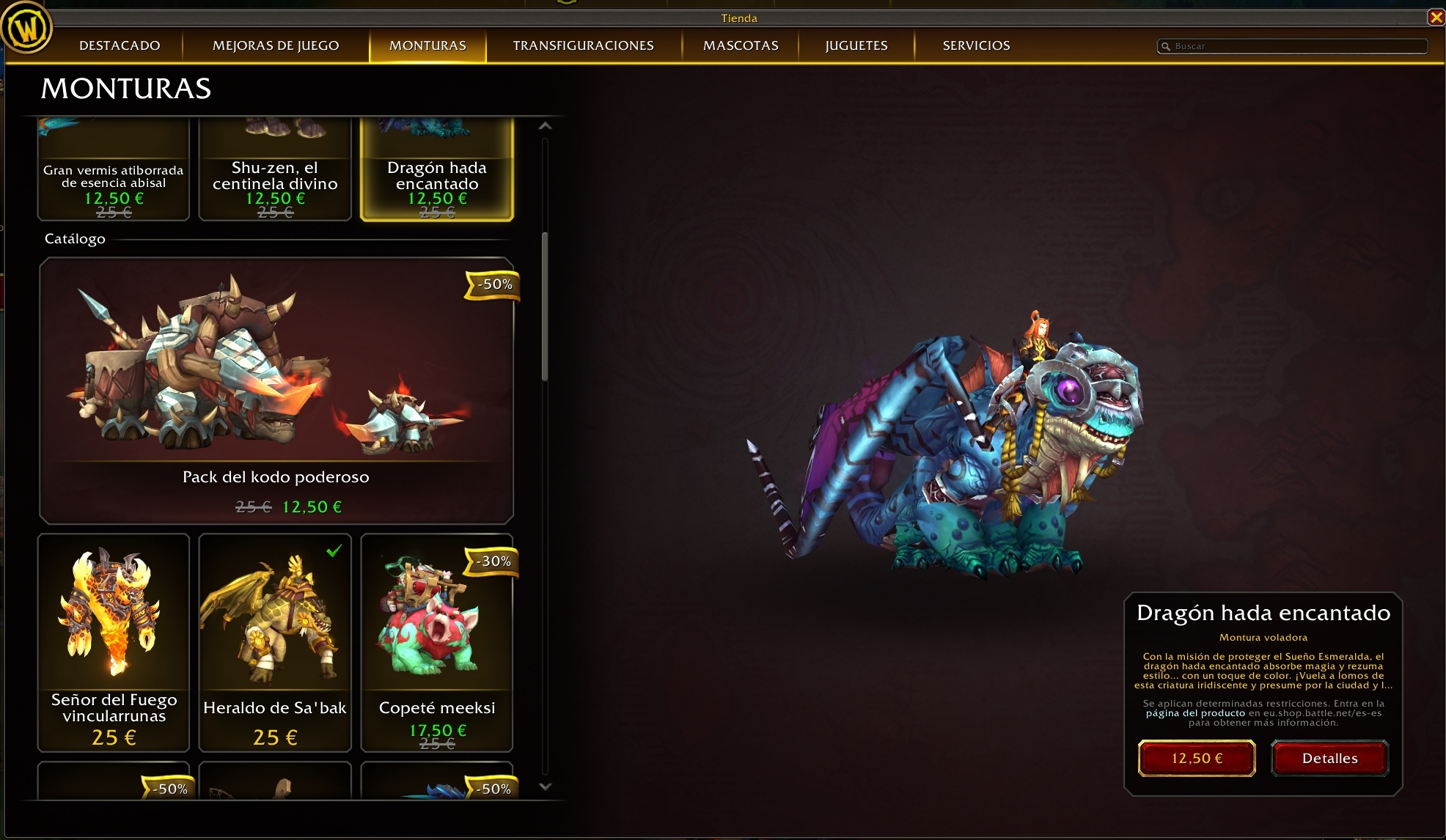
Task: Open the Mejoras de Juego category
Action: click(276, 45)
